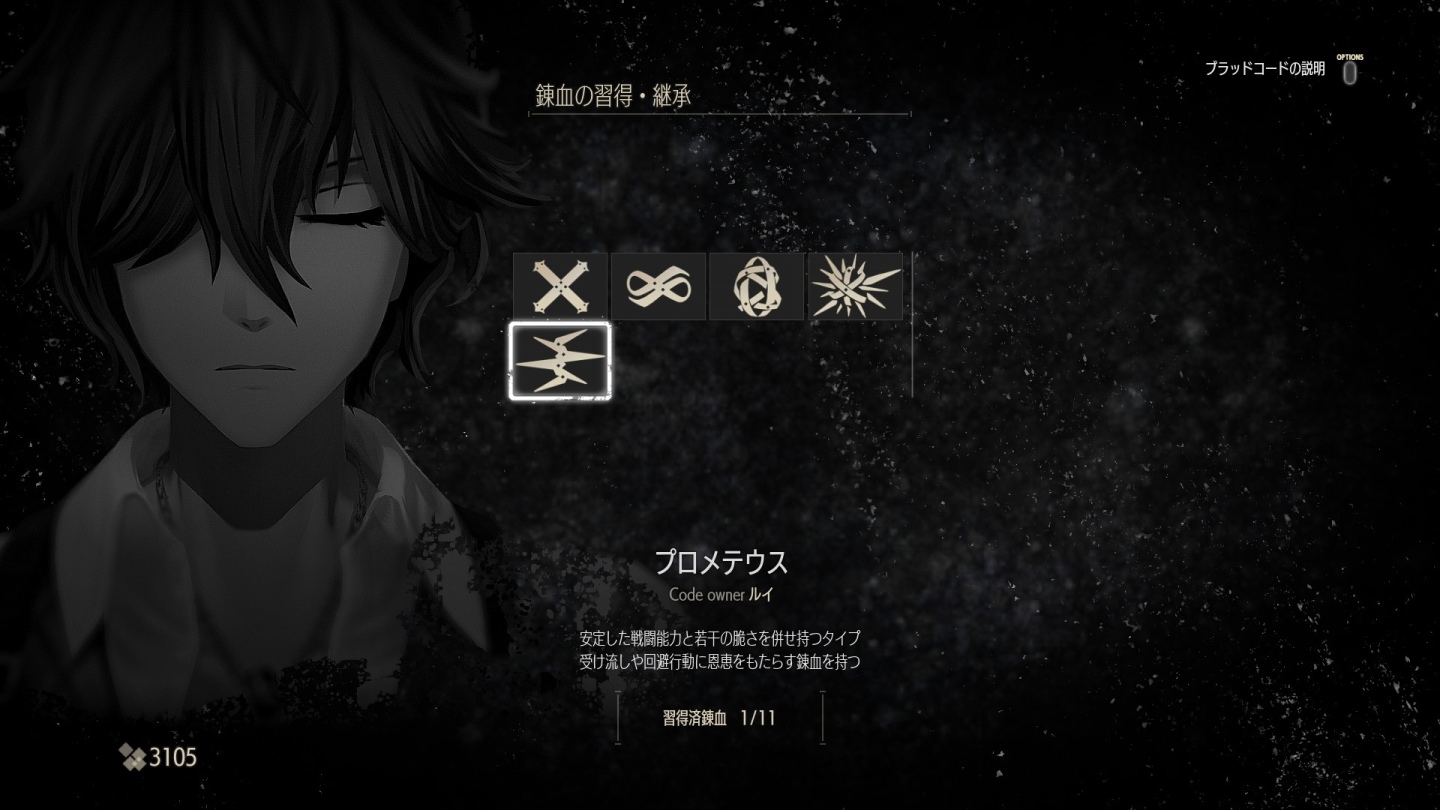The width and height of the screenshot is (1440, 810).
Task: Select the spiky starburst blood code icon
Action: (x=854, y=285)
